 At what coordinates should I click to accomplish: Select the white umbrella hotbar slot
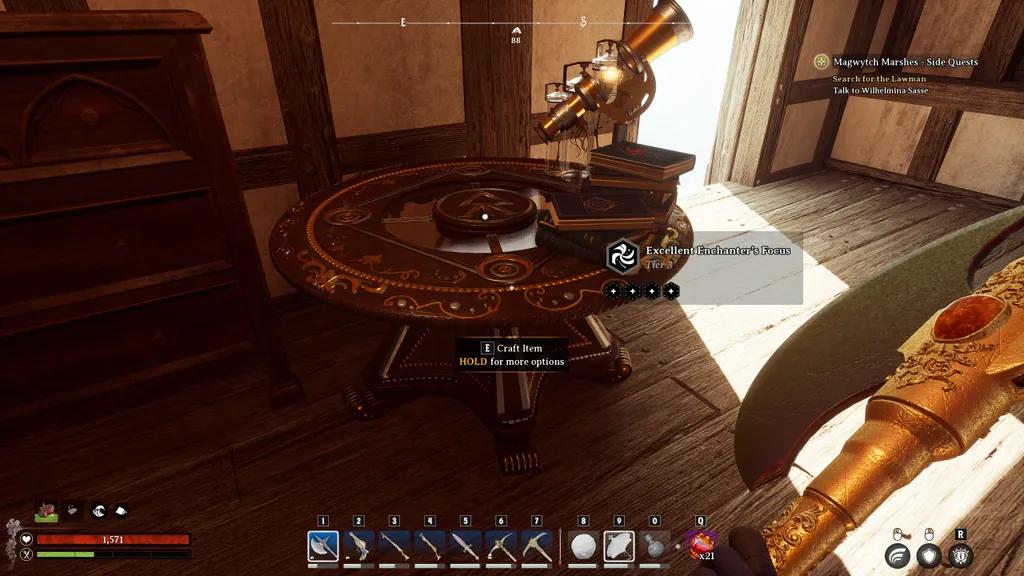click(x=619, y=546)
